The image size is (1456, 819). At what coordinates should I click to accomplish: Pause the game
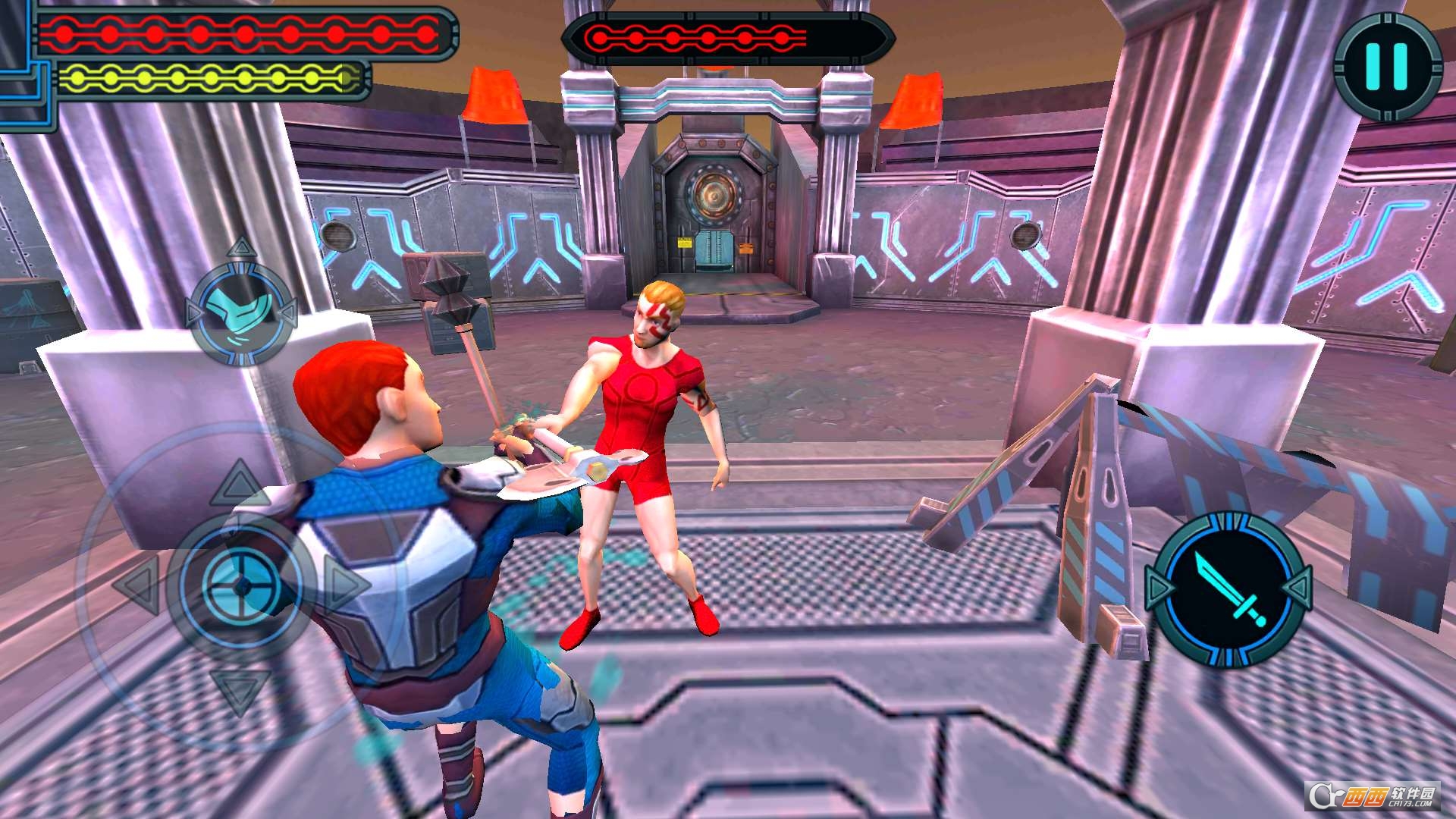(x=1387, y=66)
